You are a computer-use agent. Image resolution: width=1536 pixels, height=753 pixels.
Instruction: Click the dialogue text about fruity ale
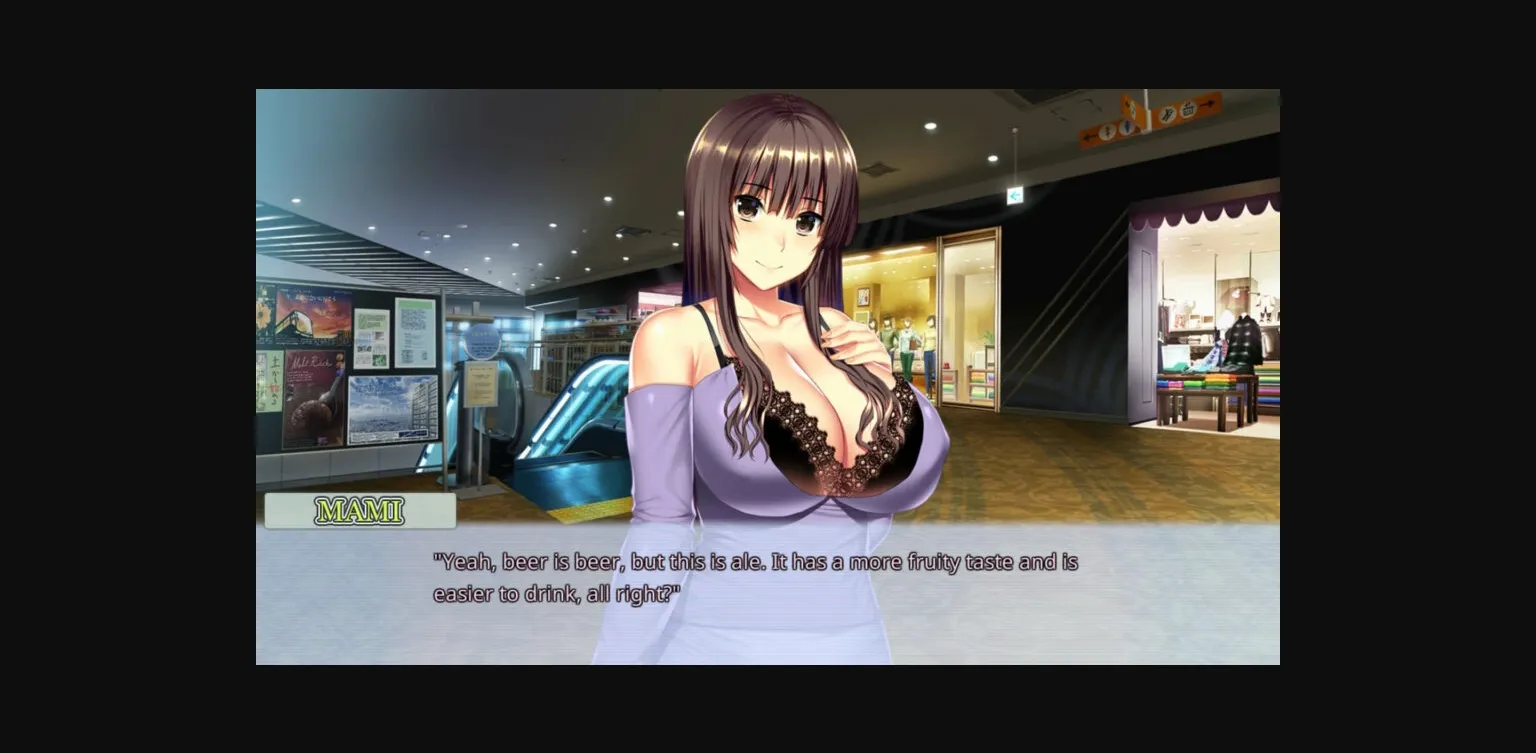click(x=755, y=575)
